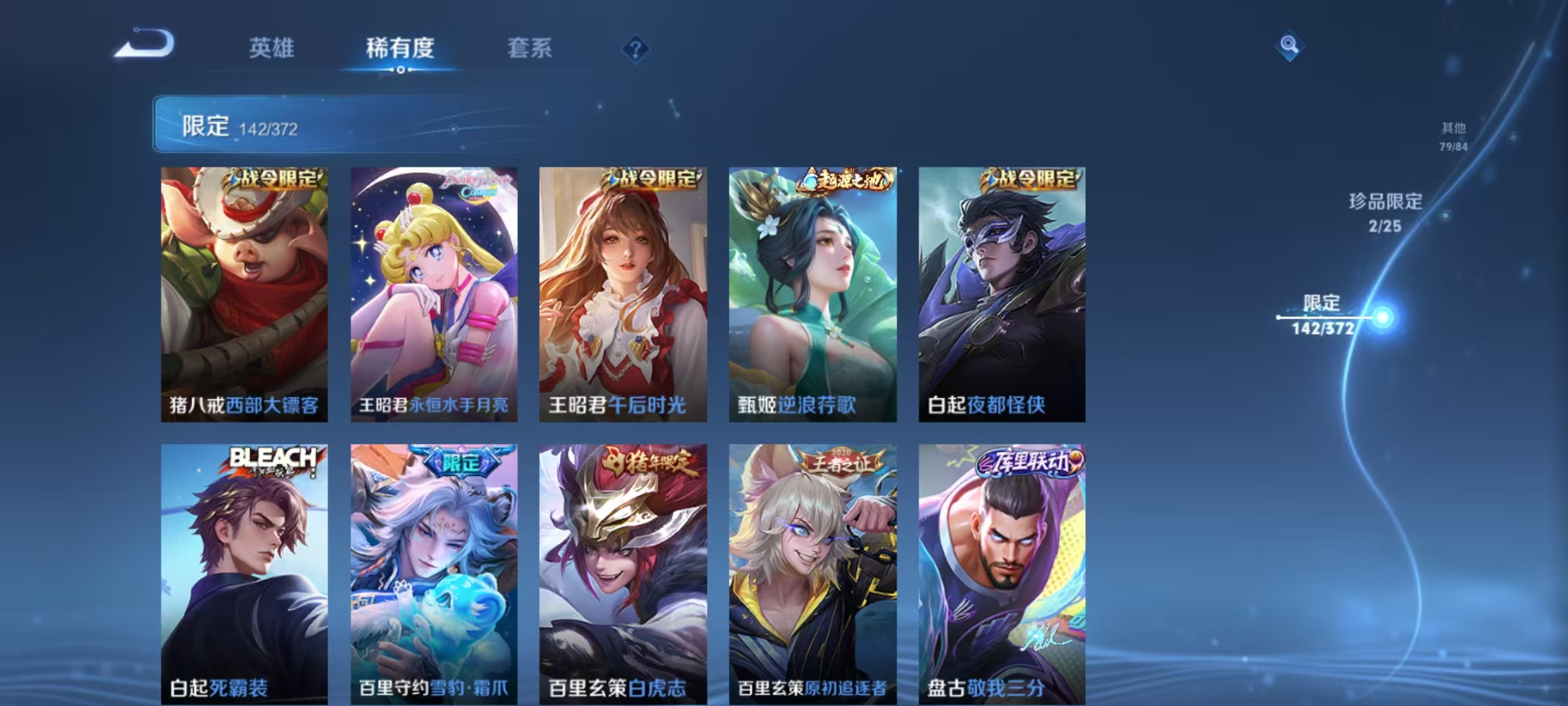Switch to the 英雄 tab
This screenshot has width=1568, height=706.
pyautogui.click(x=273, y=48)
